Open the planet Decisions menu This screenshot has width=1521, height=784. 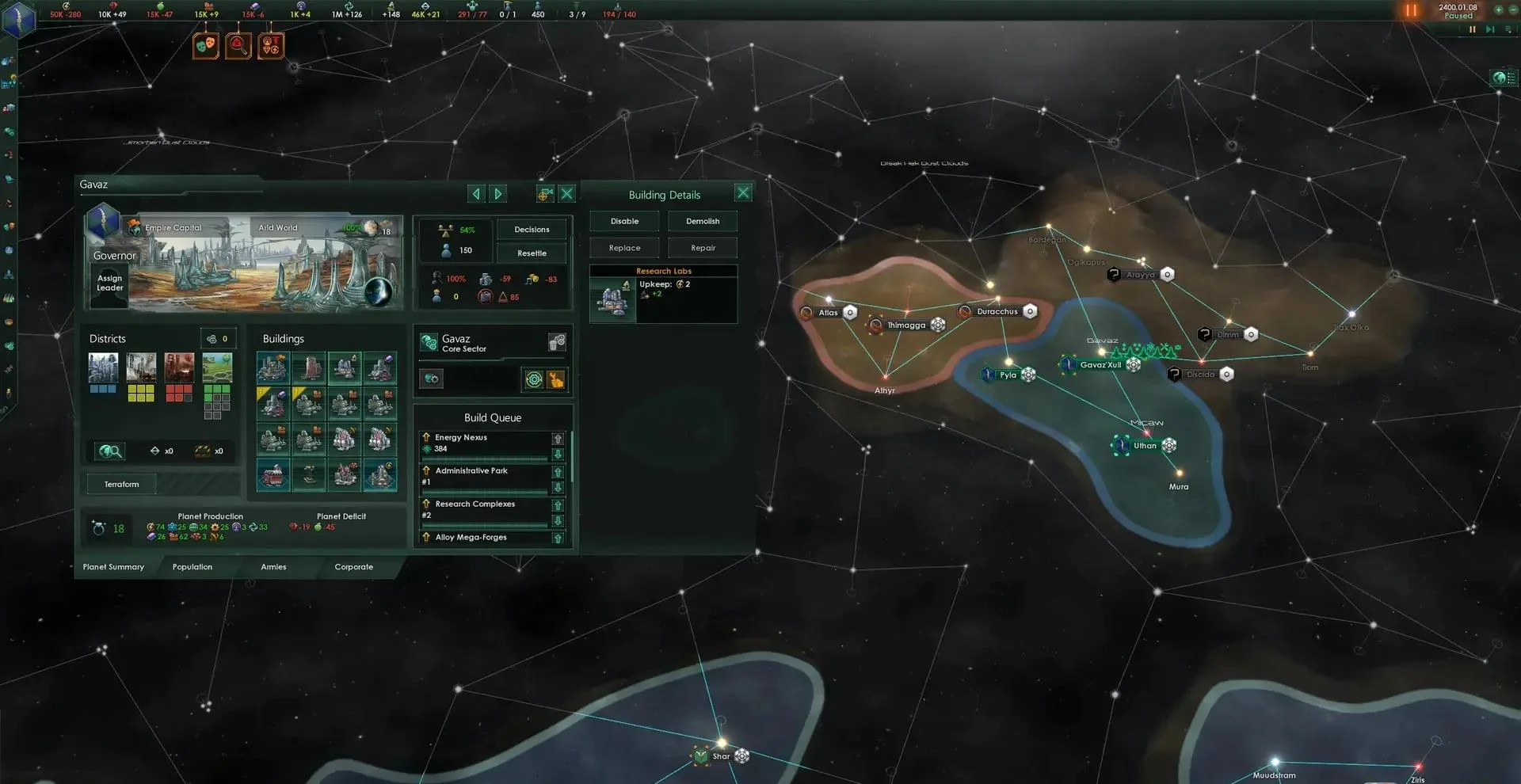click(532, 230)
